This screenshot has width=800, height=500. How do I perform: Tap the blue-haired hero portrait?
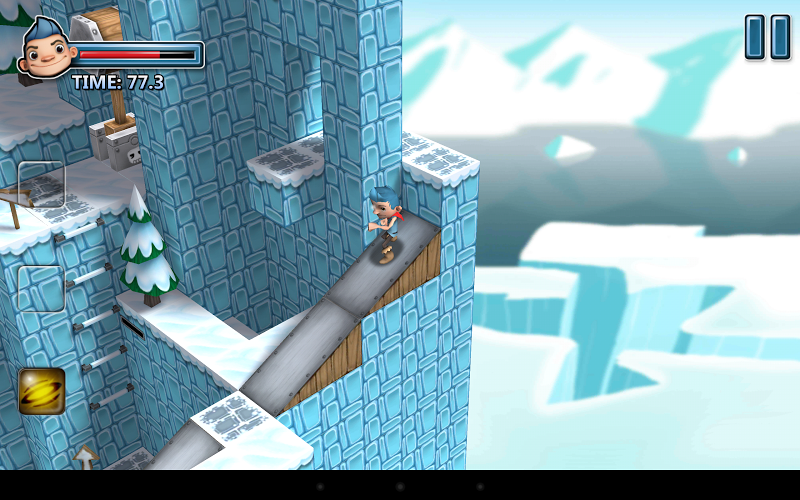coord(45,50)
